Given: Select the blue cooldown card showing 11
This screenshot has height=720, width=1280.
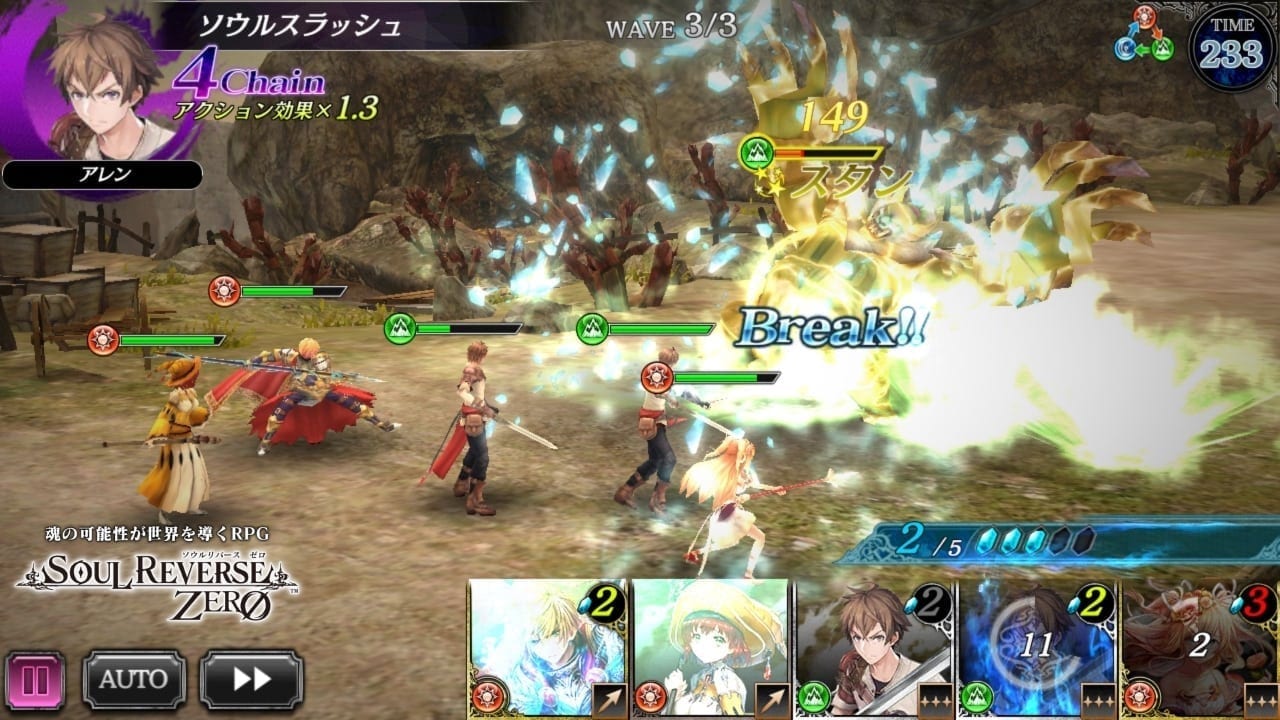Looking at the screenshot, I should point(1036,650).
